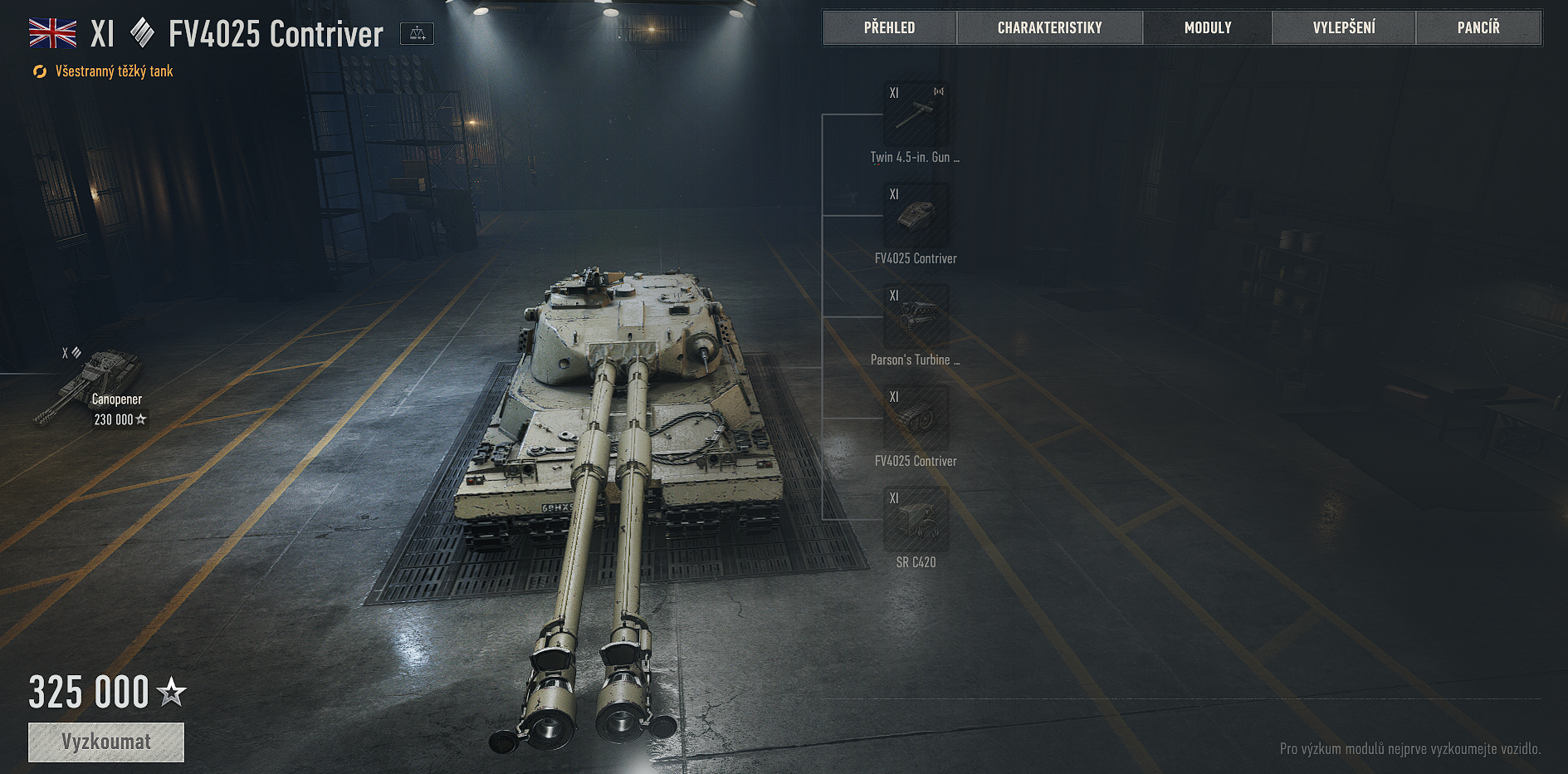Open the CHARAKTERISTIKY tab

point(1049,28)
